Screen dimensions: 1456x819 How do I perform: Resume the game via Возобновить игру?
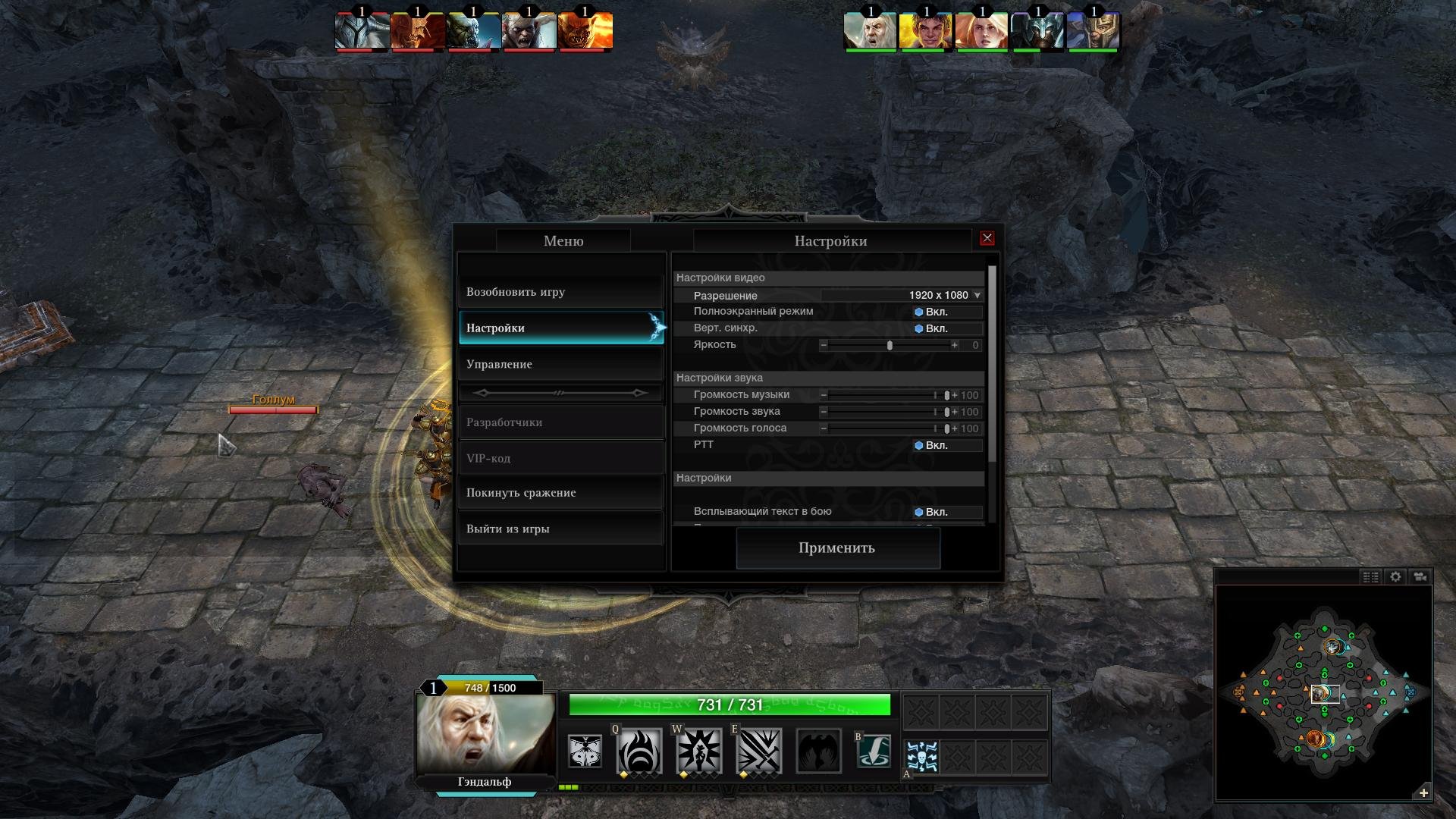coord(561,292)
